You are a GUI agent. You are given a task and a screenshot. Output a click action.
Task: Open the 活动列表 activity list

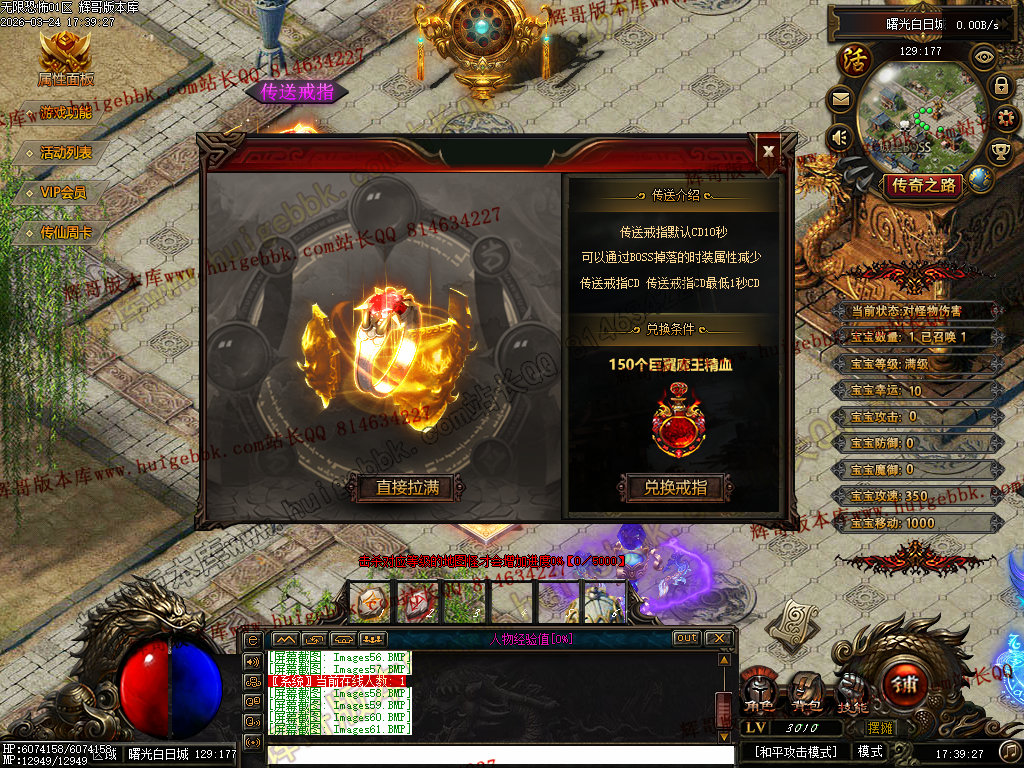[66, 153]
